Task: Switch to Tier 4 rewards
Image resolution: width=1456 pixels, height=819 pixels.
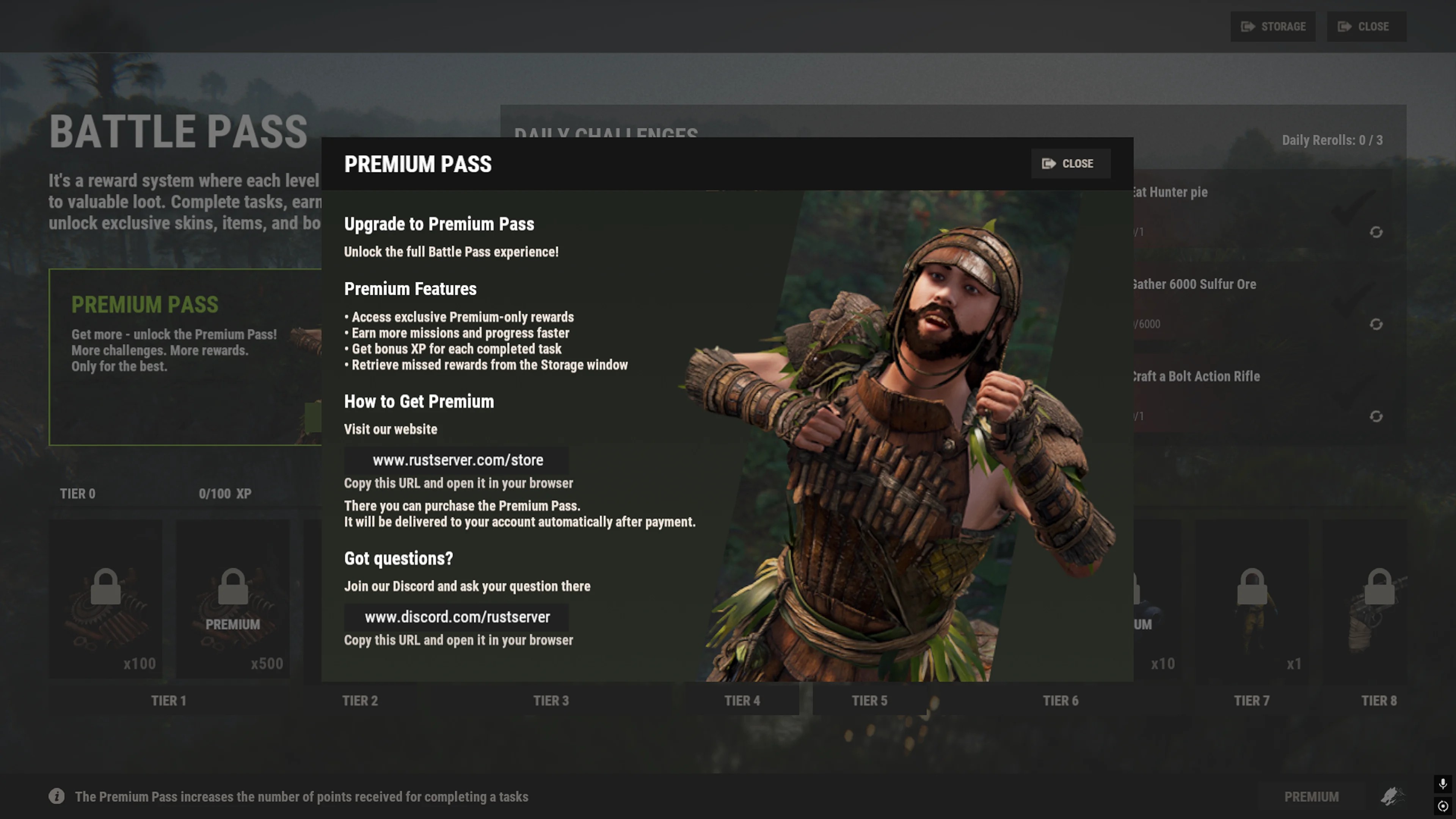Action: (x=742, y=701)
